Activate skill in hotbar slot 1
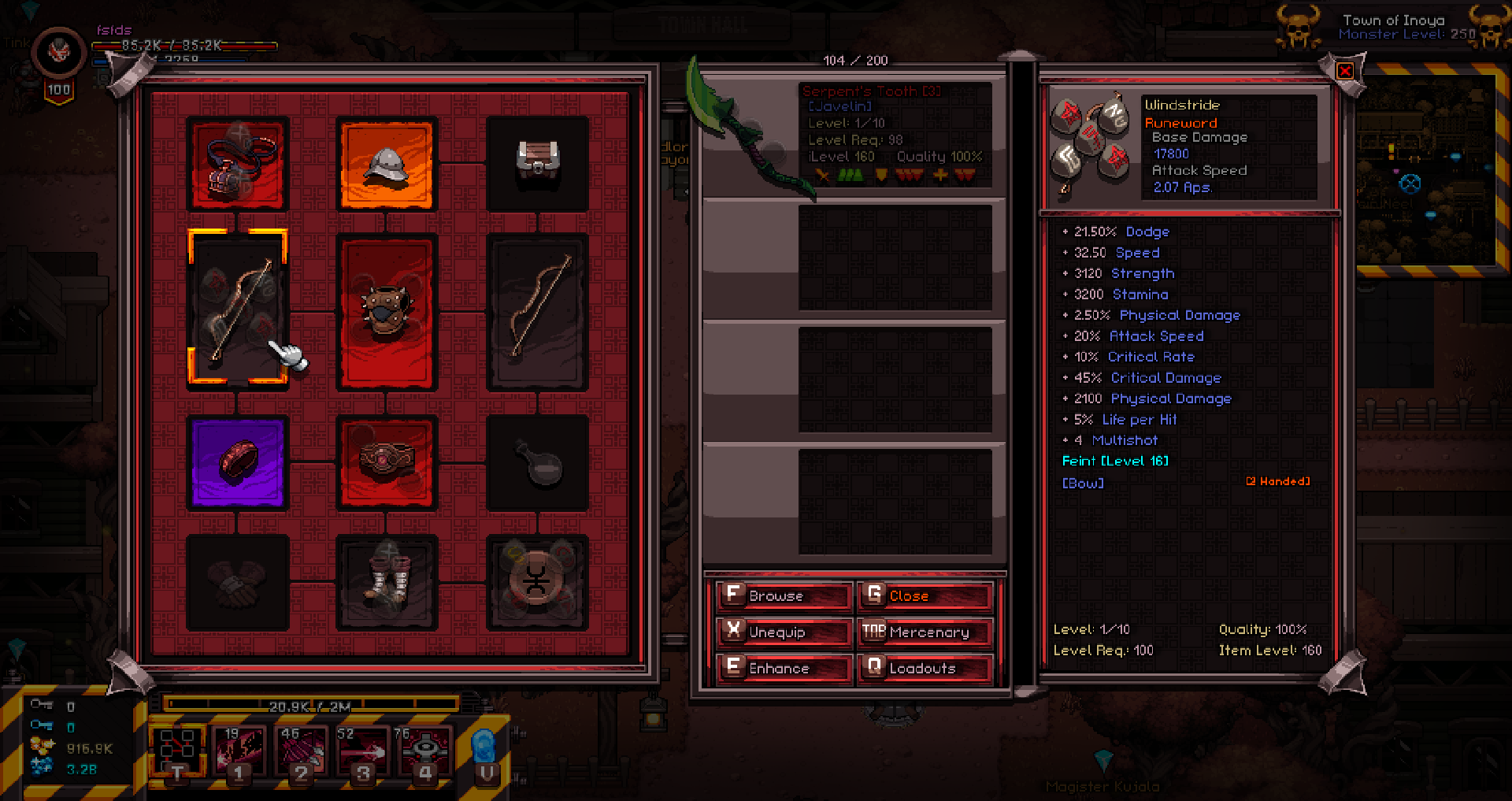This screenshot has height=801, width=1512. pos(240,752)
